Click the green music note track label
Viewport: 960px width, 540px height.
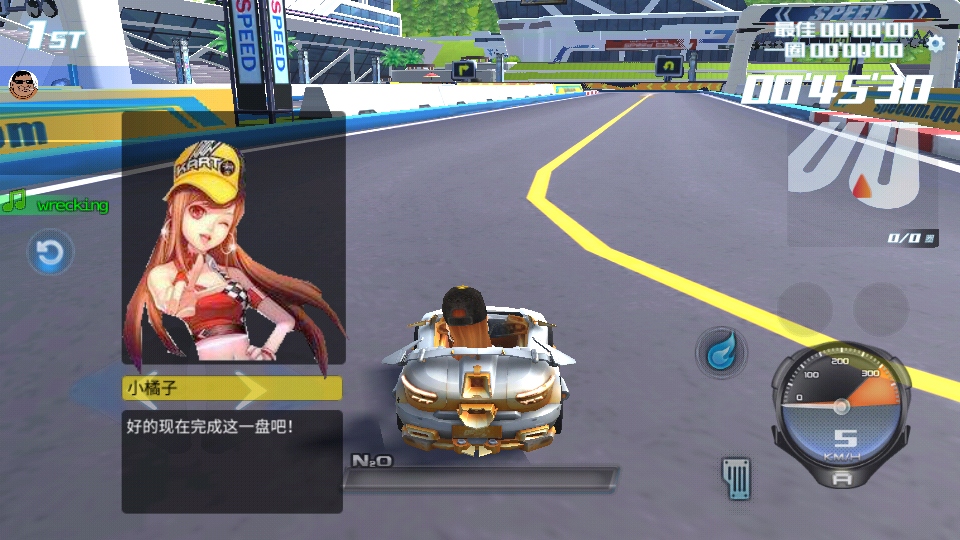(56, 204)
